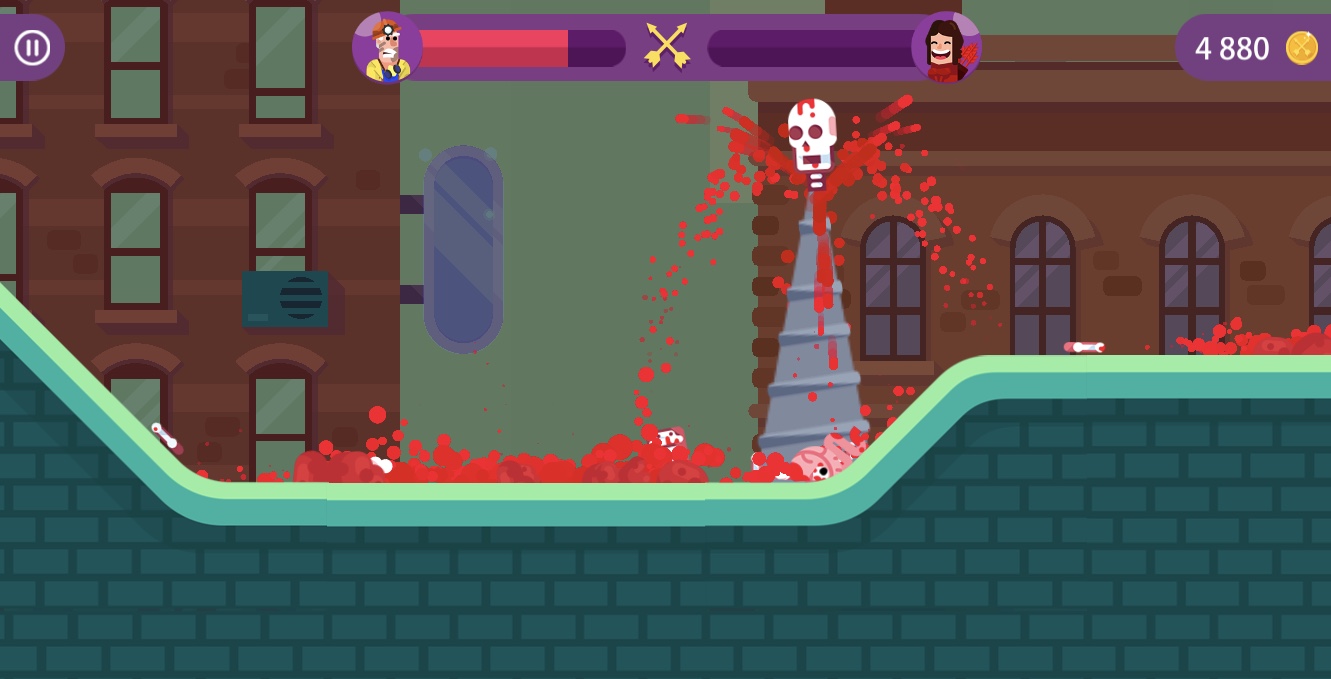Select the dark-haired woman opponent portrait
This screenshot has height=679, width=1331.
pyautogui.click(x=946, y=48)
